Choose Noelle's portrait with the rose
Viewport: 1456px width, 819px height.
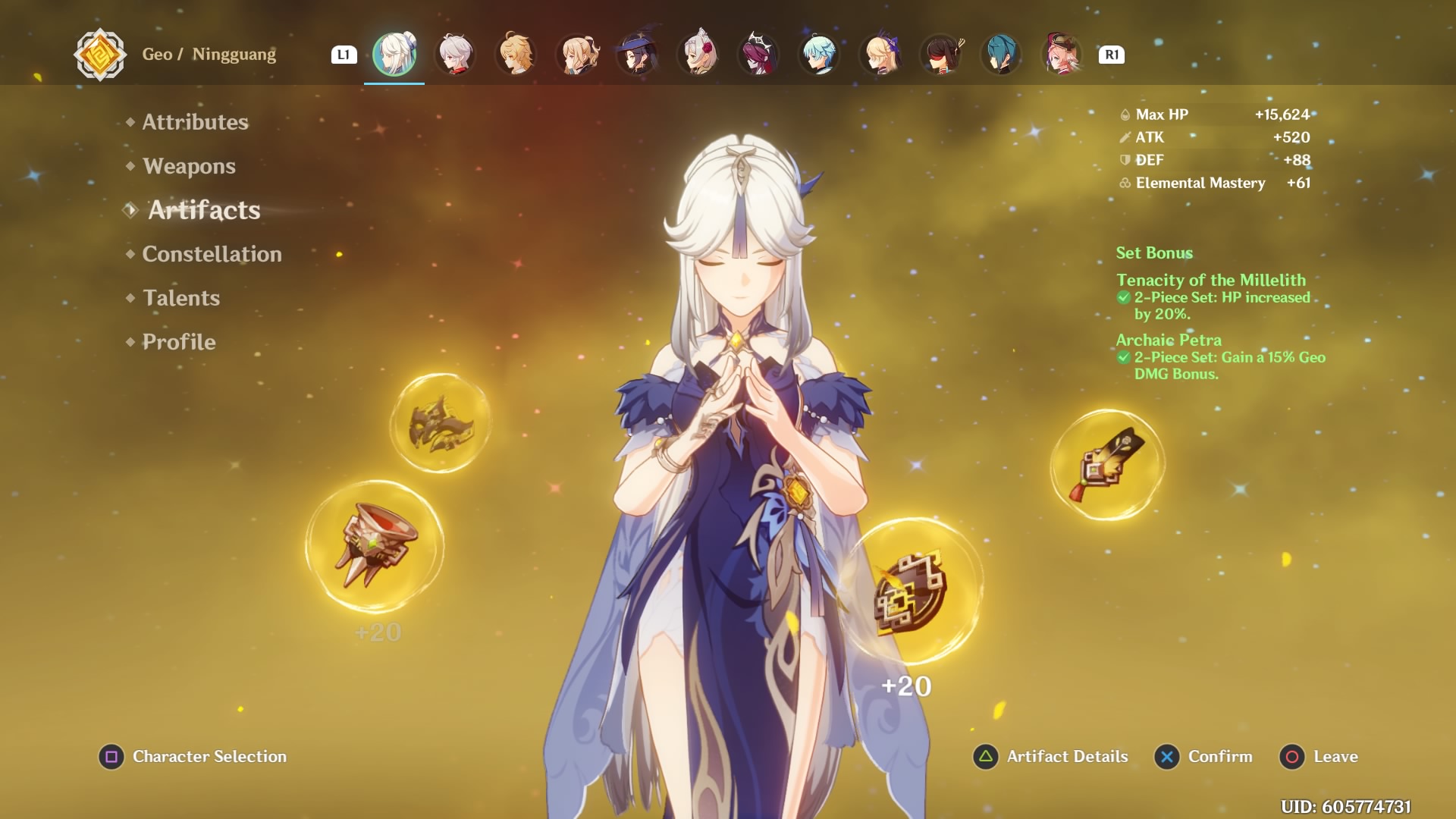[698, 55]
